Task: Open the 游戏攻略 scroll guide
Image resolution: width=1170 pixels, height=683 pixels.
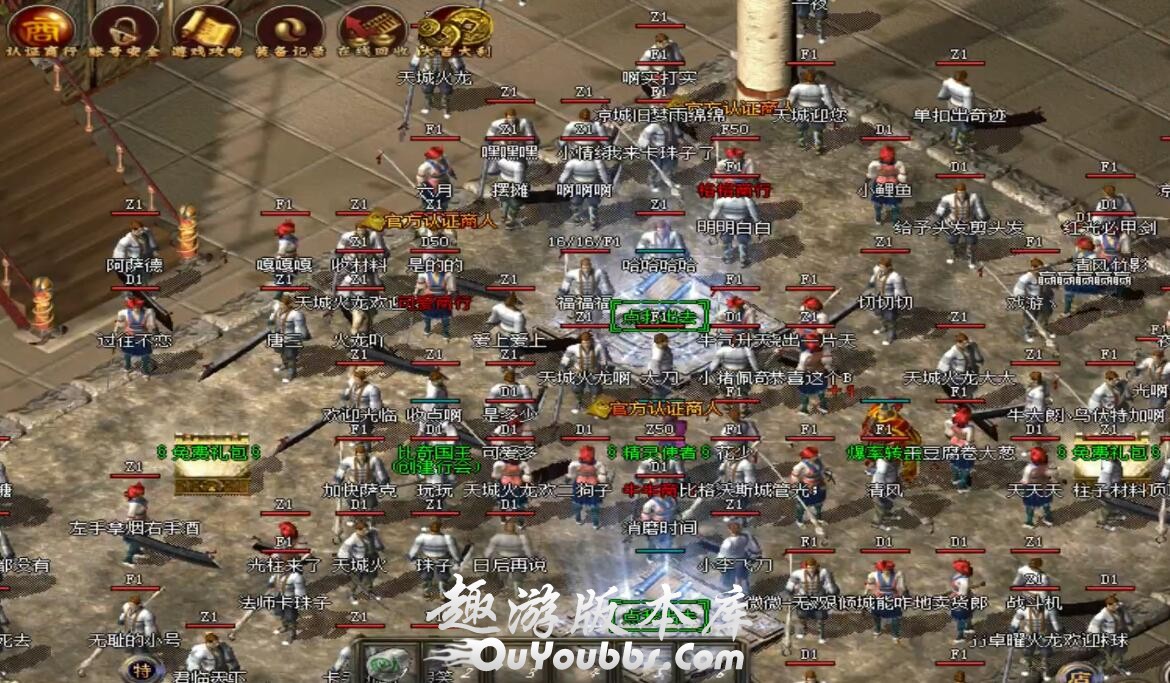Action: (206, 28)
